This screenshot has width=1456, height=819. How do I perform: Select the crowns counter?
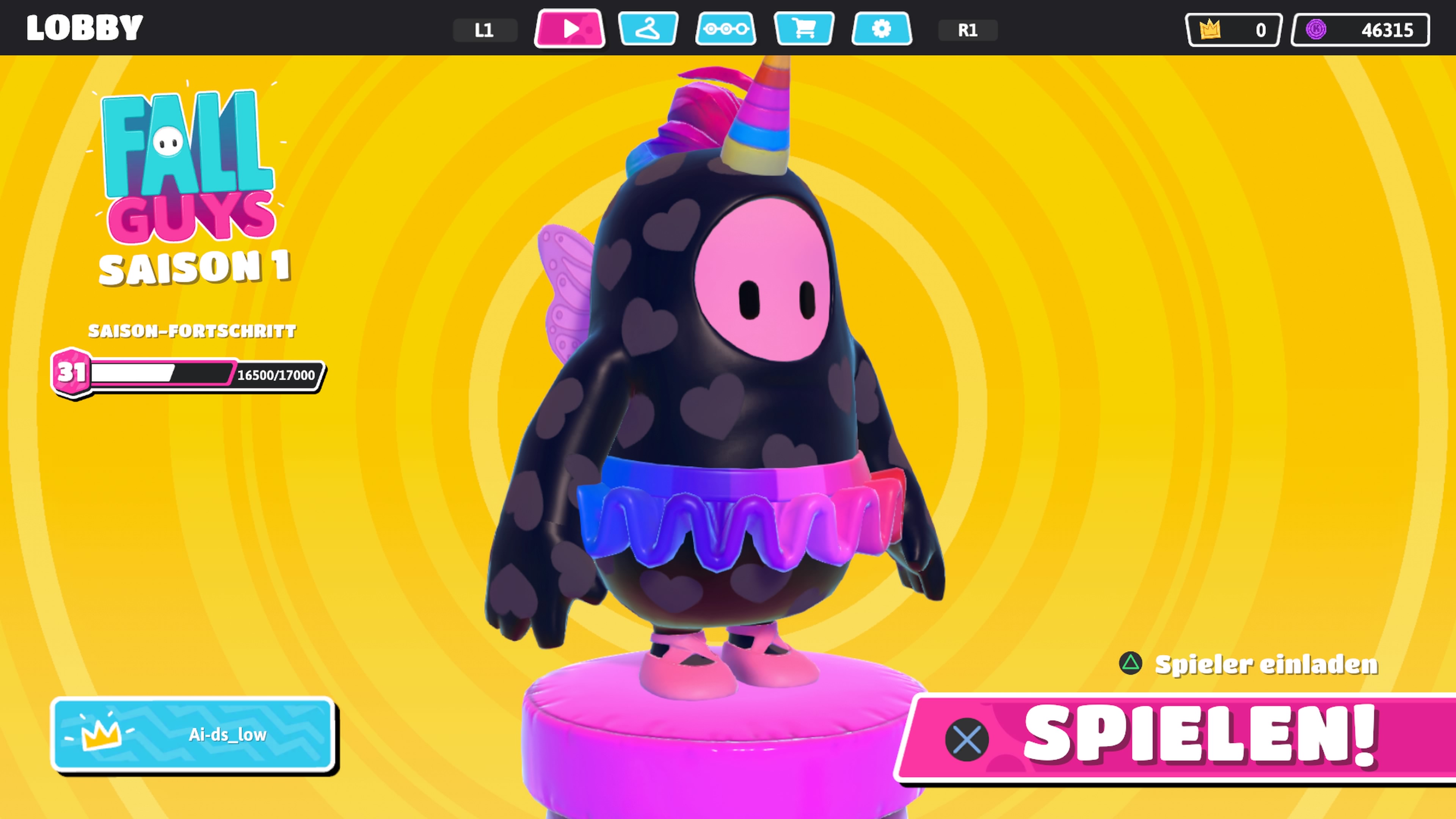pyautogui.click(x=1233, y=30)
